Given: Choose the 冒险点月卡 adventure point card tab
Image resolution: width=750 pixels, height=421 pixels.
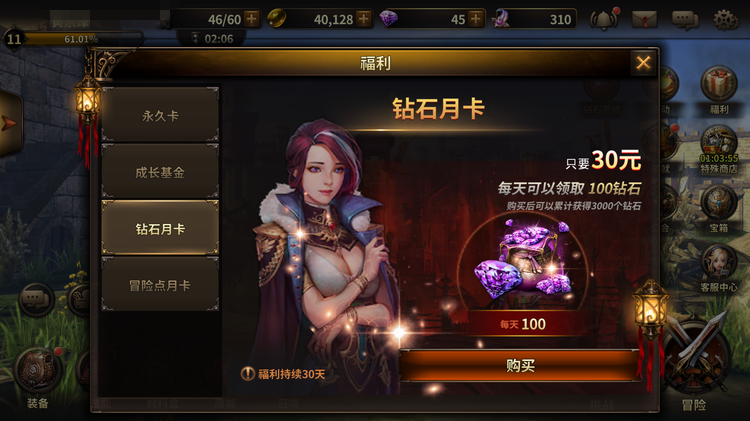Looking at the screenshot, I should pyautogui.click(x=160, y=285).
